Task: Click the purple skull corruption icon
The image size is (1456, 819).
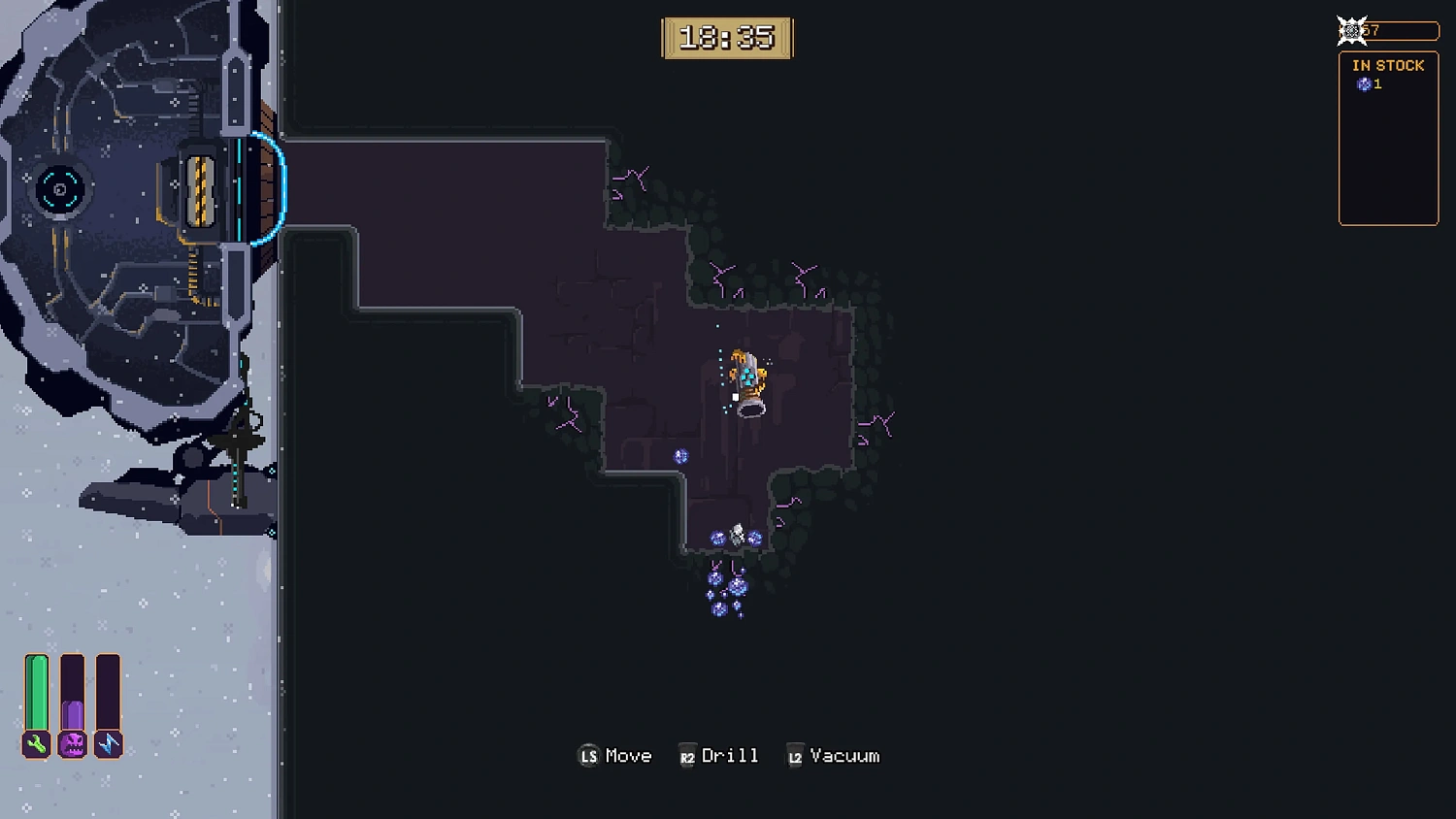Action: tap(72, 745)
